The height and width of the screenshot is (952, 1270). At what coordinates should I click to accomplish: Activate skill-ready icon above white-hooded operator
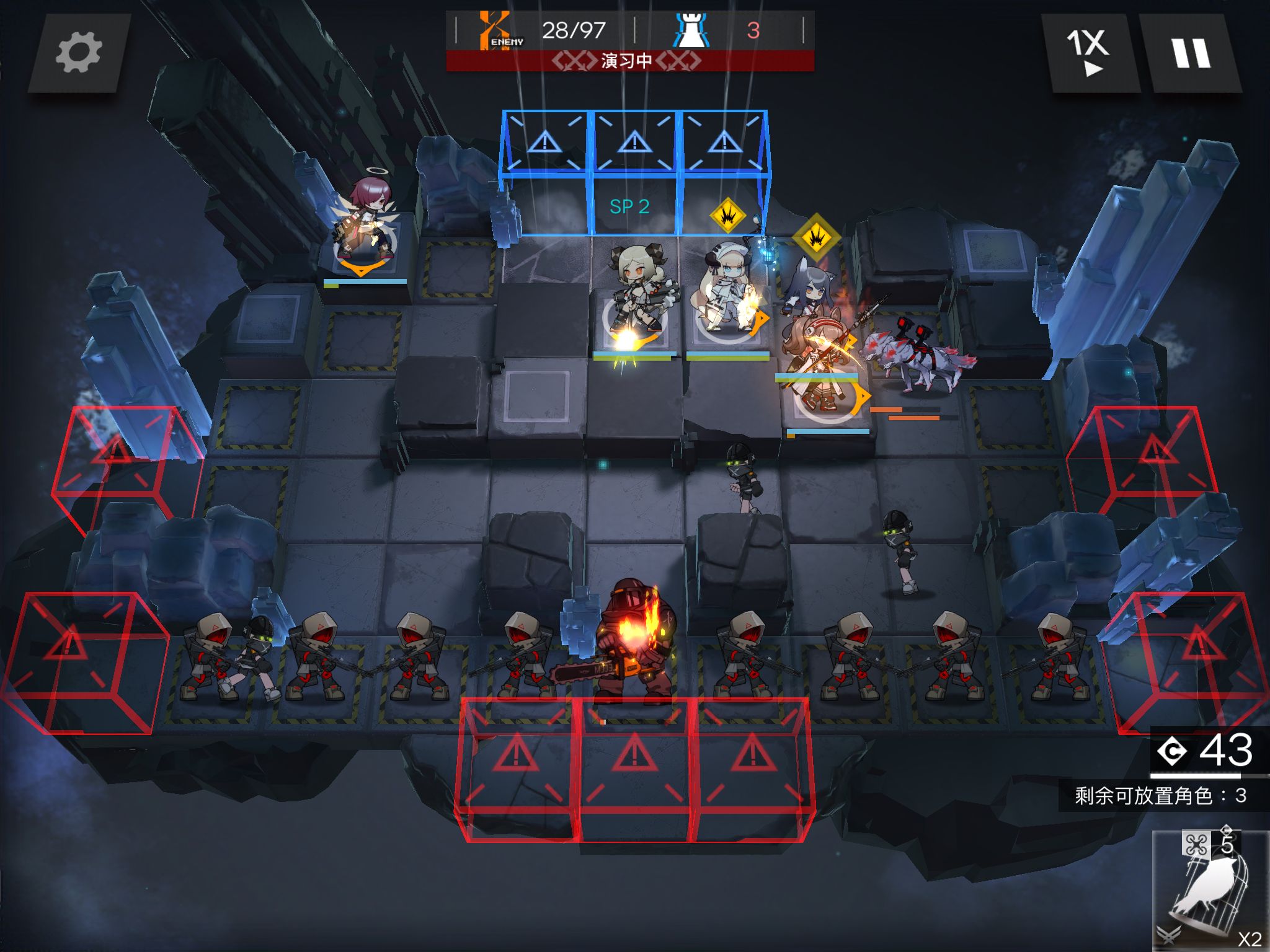(x=728, y=216)
